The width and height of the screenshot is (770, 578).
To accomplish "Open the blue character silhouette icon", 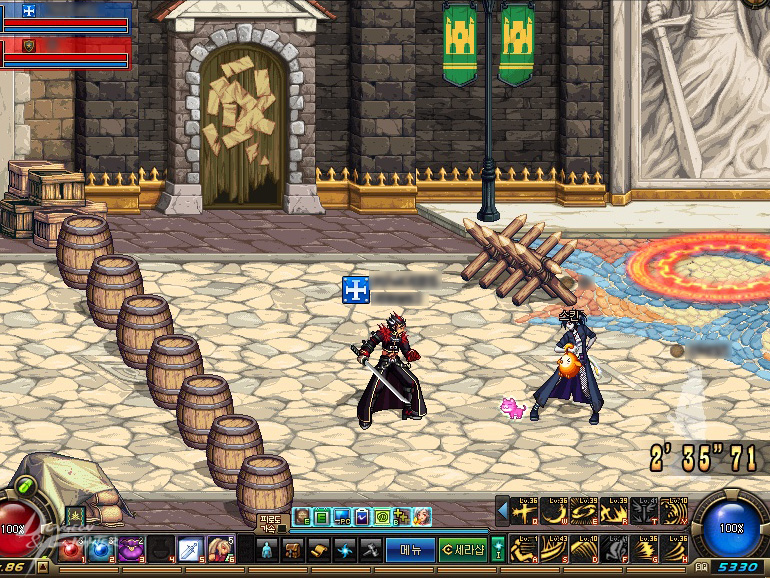I will [267, 549].
